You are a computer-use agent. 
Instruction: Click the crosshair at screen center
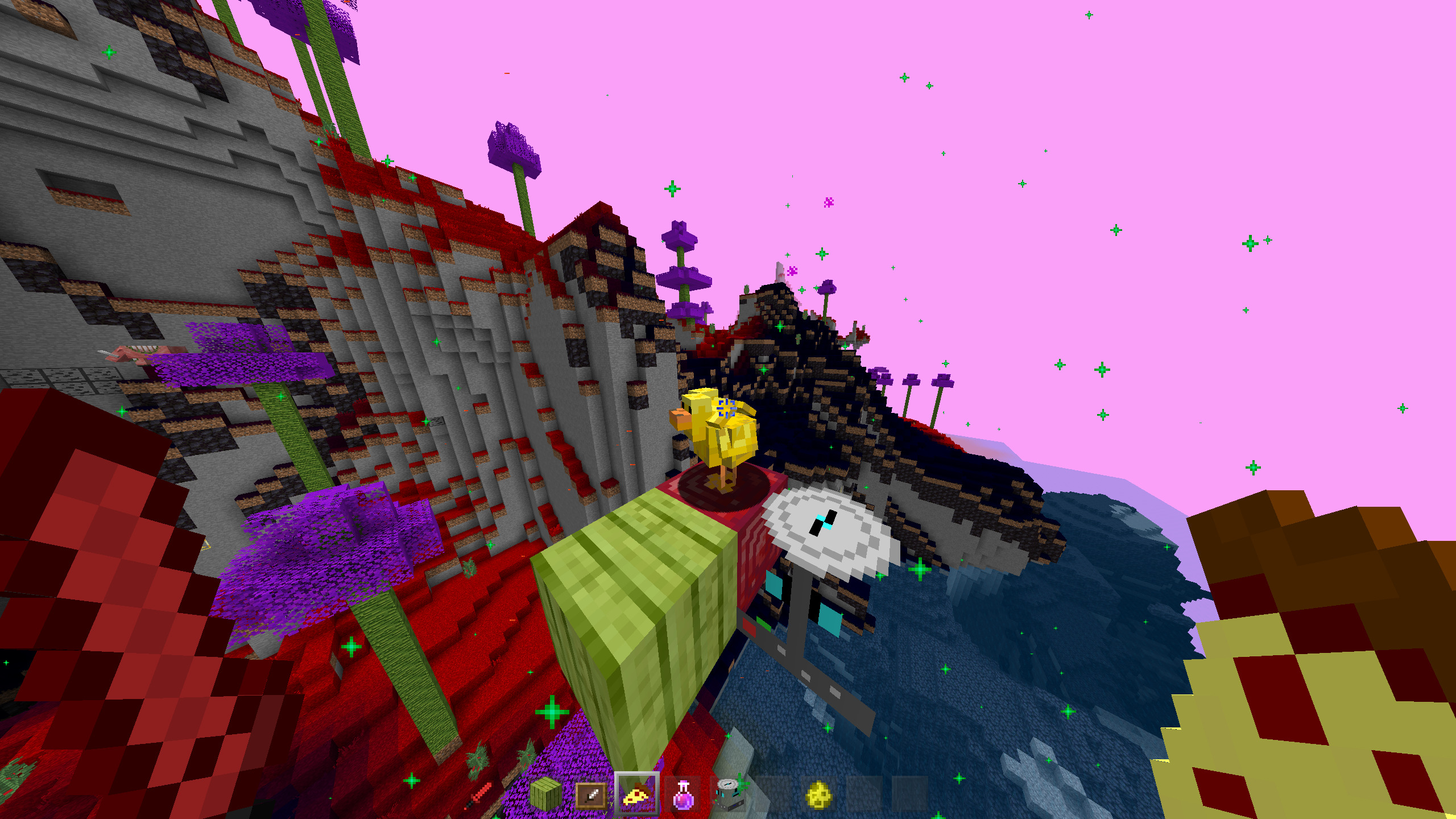(x=728, y=409)
